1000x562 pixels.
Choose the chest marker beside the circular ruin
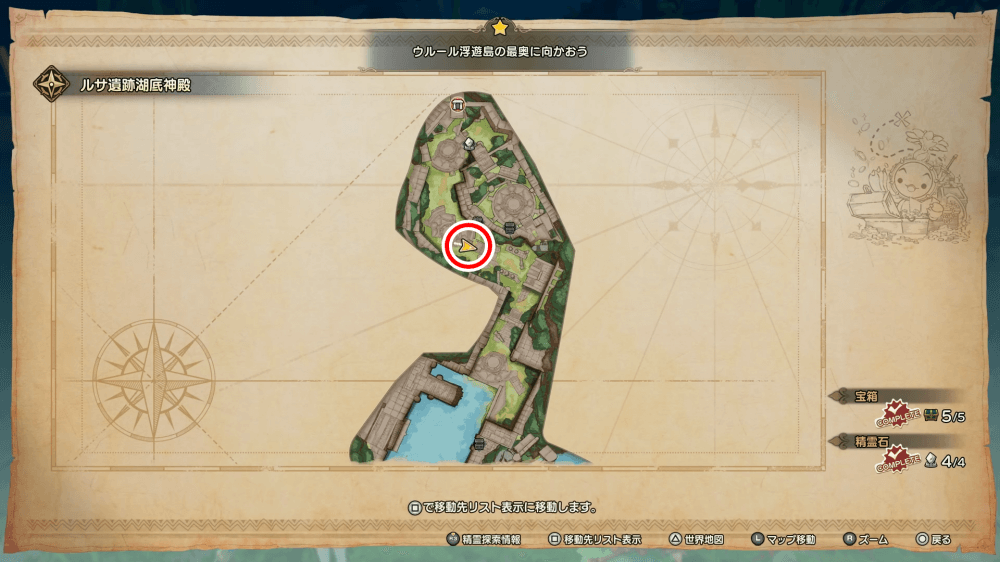(x=510, y=228)
